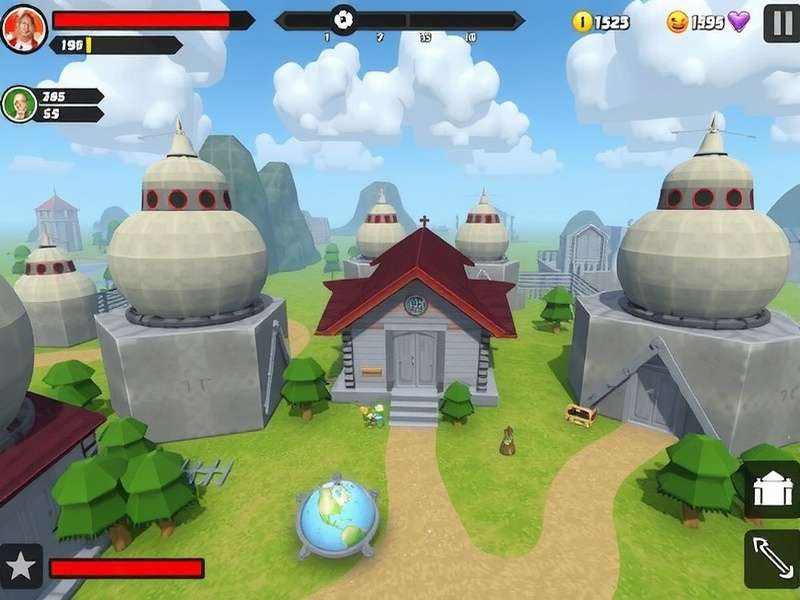Tap the double-arrow resize button
The image size is (800, 600).
(x=771, y=558)
